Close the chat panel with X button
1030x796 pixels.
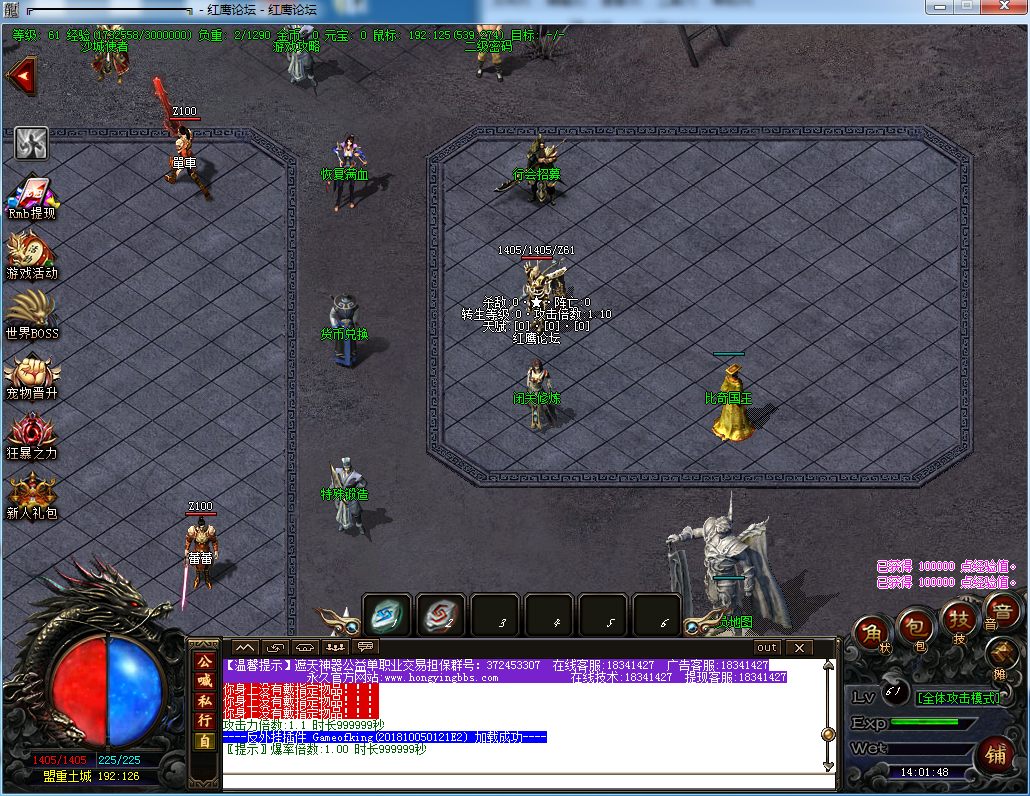click(x=799, y=647)
